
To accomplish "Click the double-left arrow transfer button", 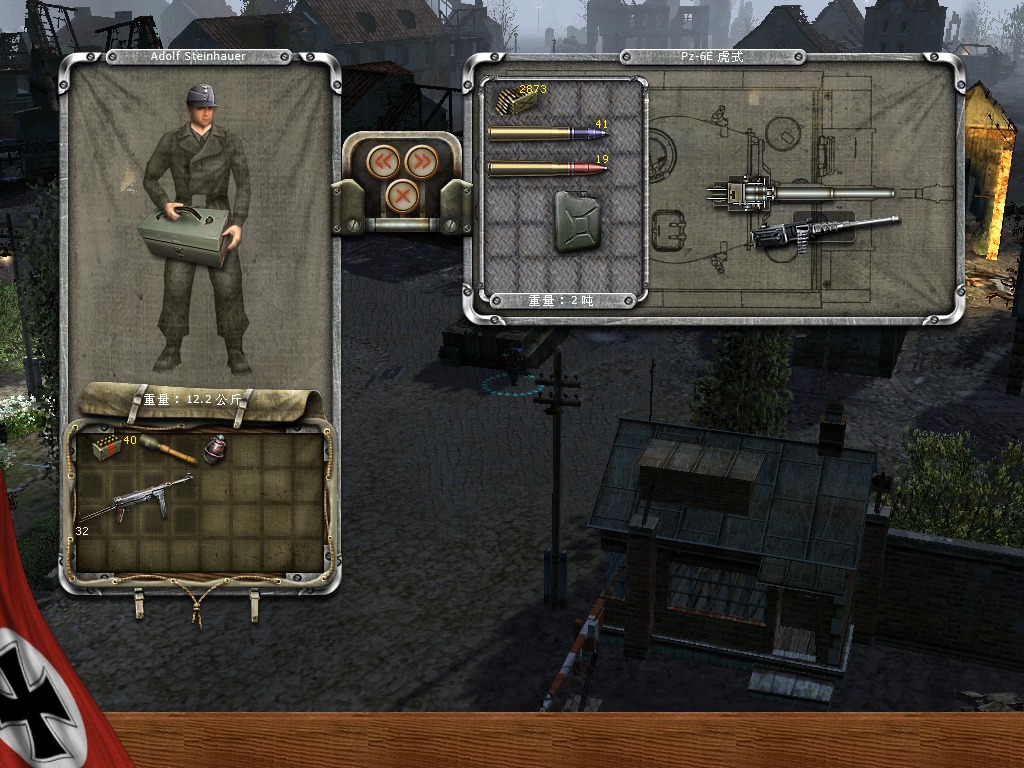I will coord(384,161).
